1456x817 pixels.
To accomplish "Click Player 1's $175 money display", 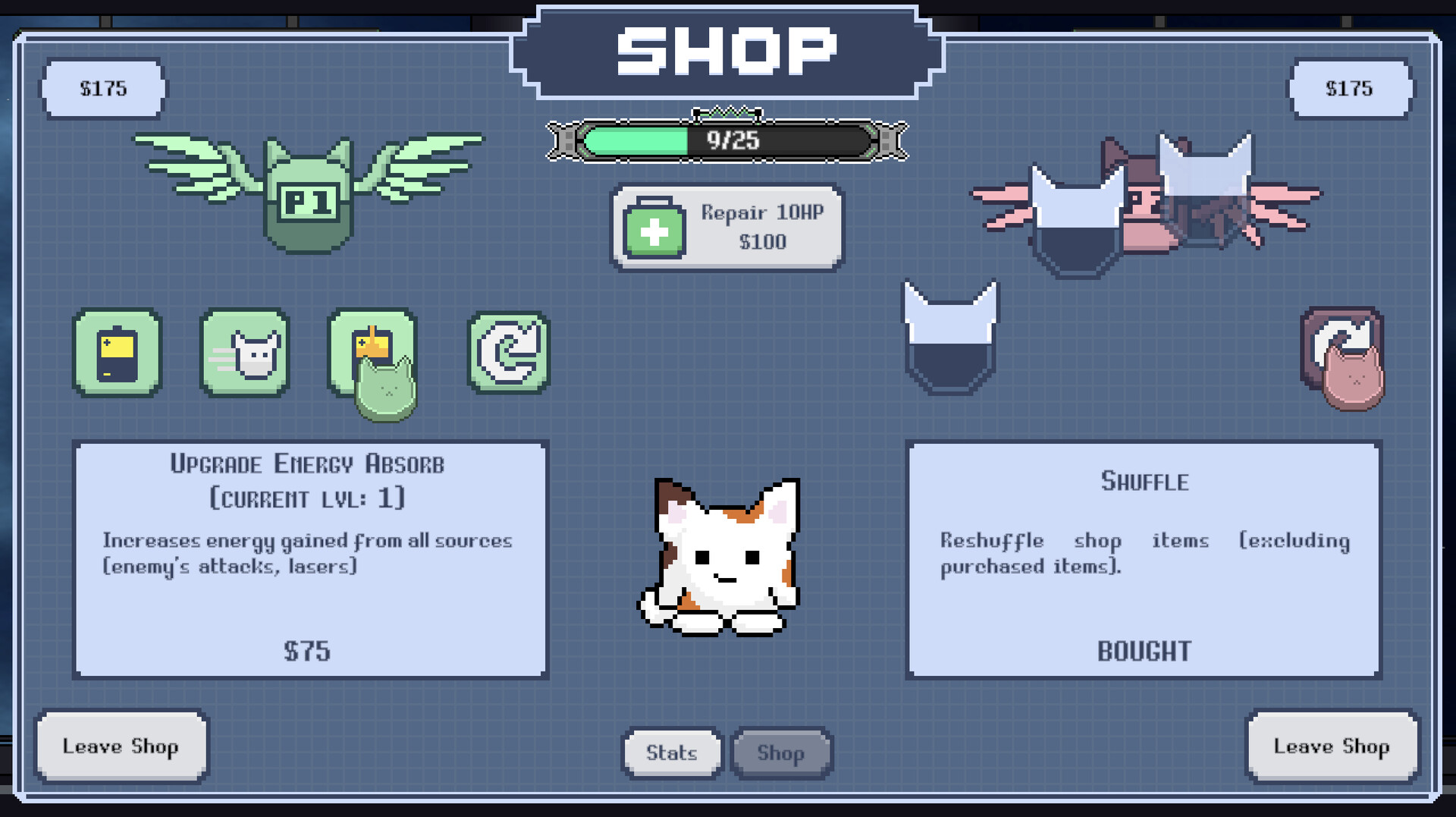I will tap(103, 88).
